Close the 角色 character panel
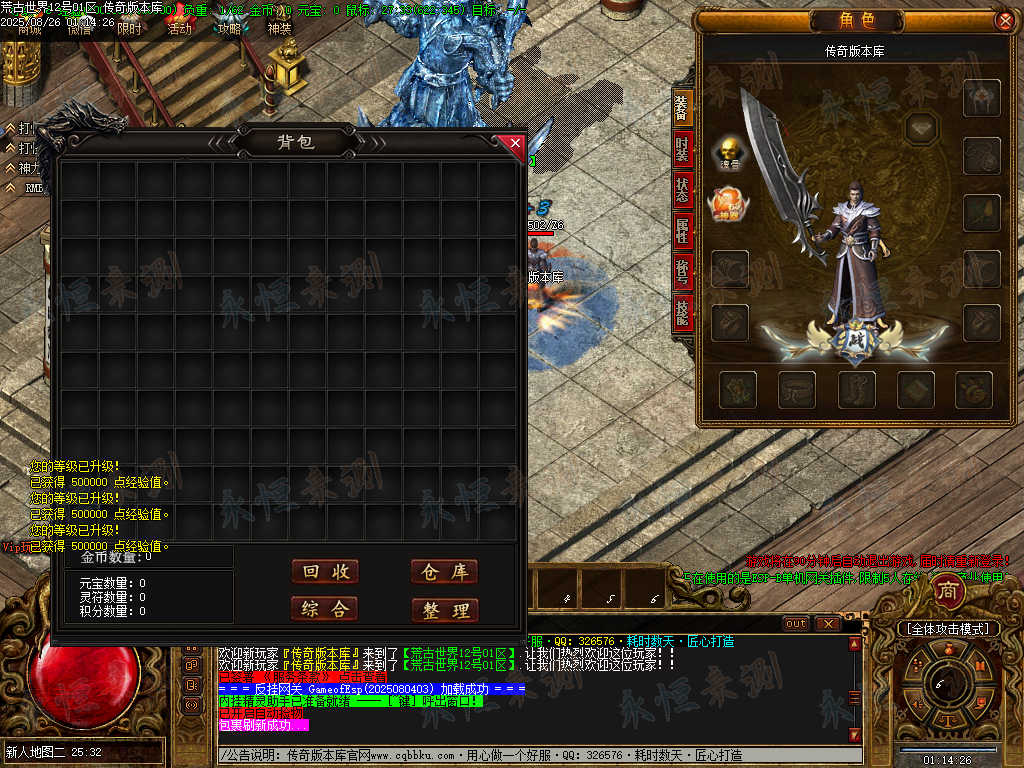The image size is (1024, 768). [1004, 20]
